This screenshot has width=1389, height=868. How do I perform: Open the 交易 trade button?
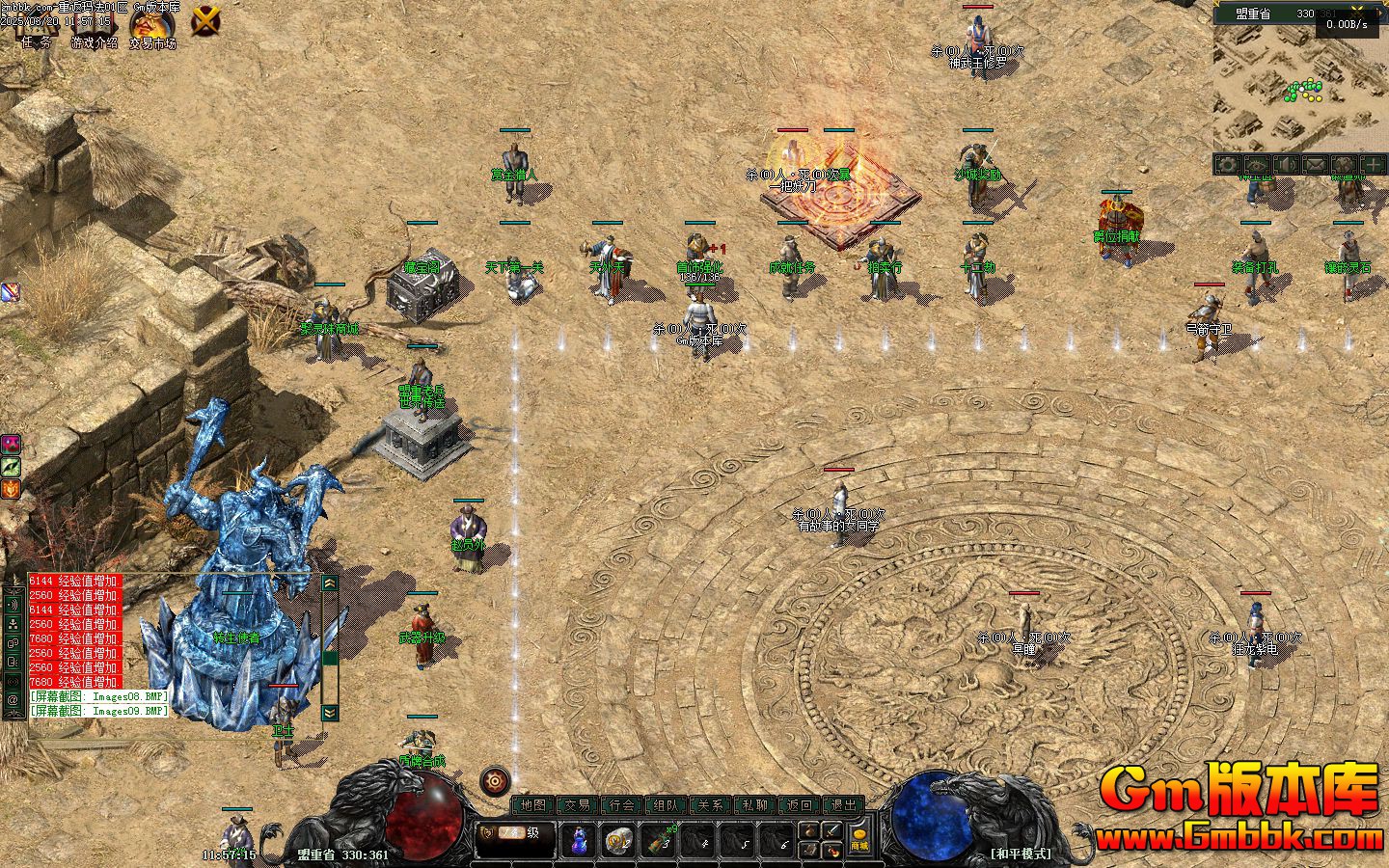point(577,805)
